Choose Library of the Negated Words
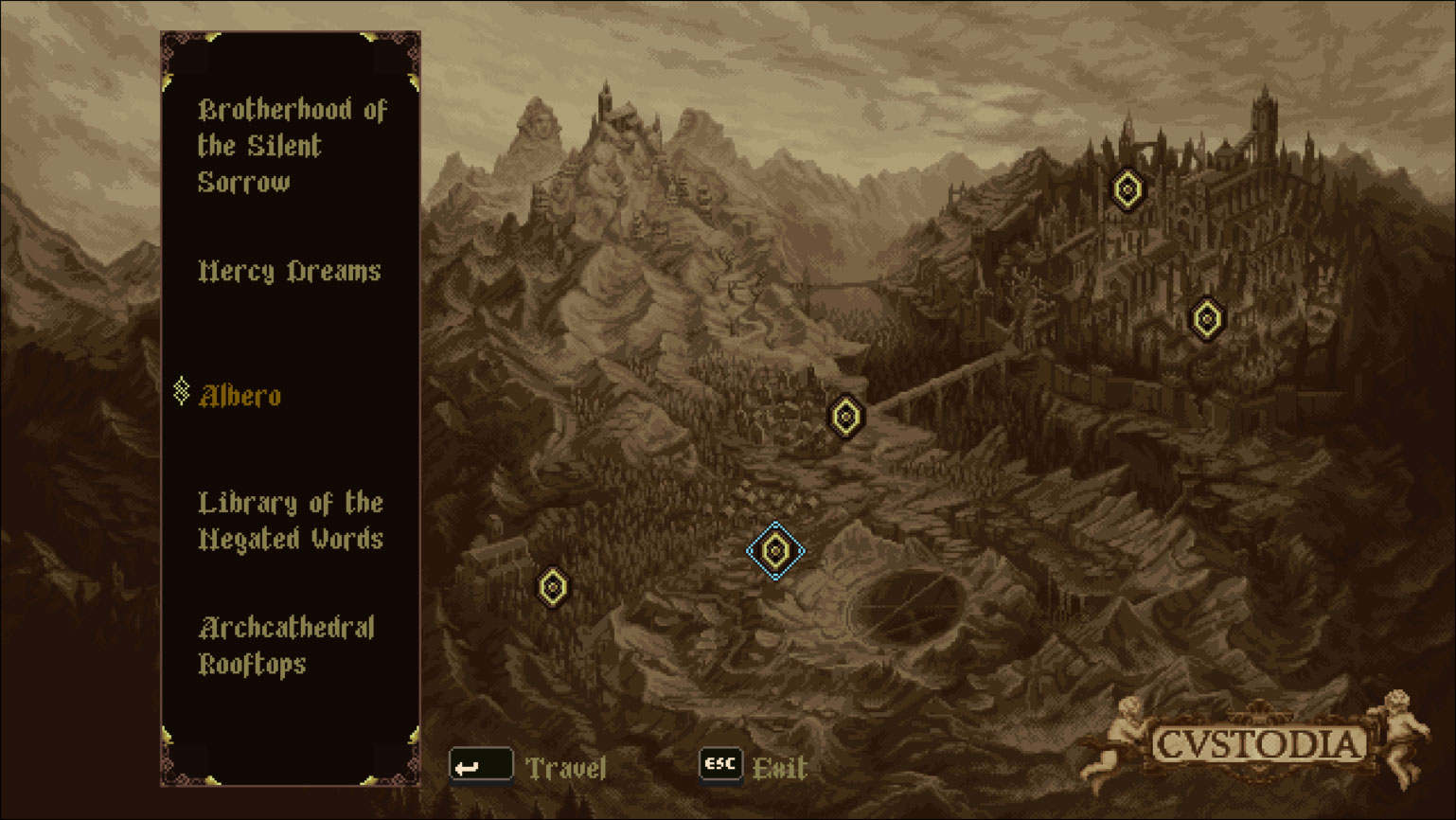The width and height of the screenshot is (1456, 820). coord(291,521)
